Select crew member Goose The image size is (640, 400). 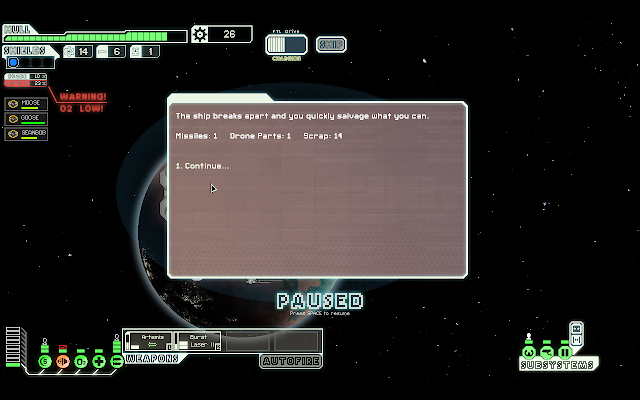pyautogui.click(x=25, y=118)
